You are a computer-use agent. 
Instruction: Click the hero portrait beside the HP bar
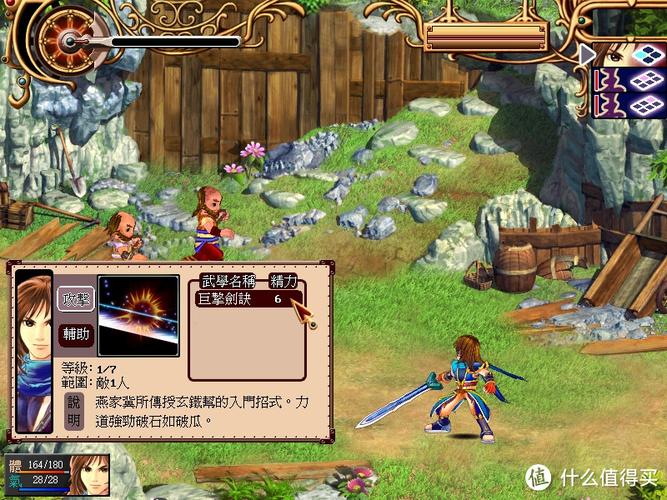coord(88,476)
